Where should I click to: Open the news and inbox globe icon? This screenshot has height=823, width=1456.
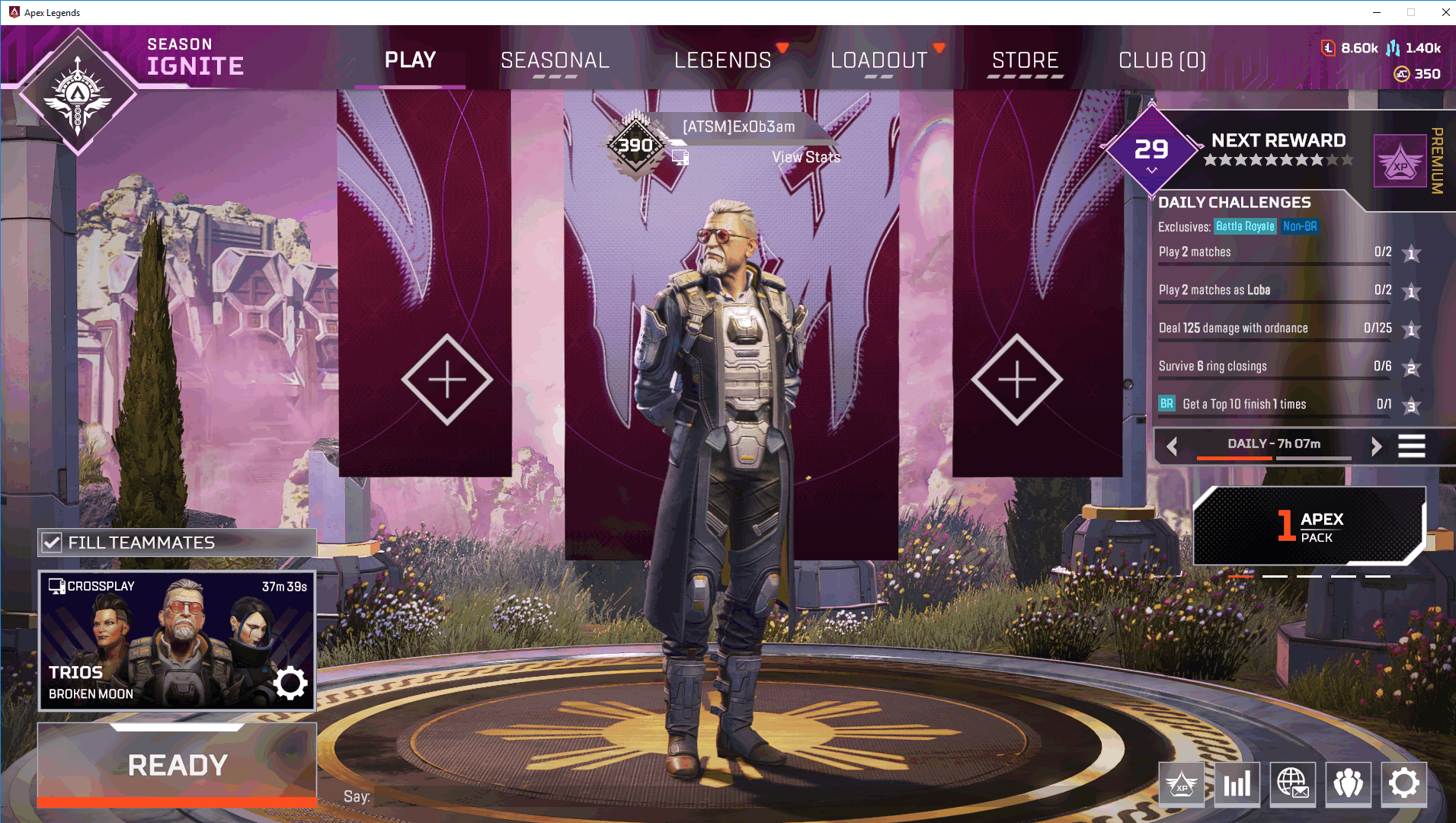[x=1292, y=784]
